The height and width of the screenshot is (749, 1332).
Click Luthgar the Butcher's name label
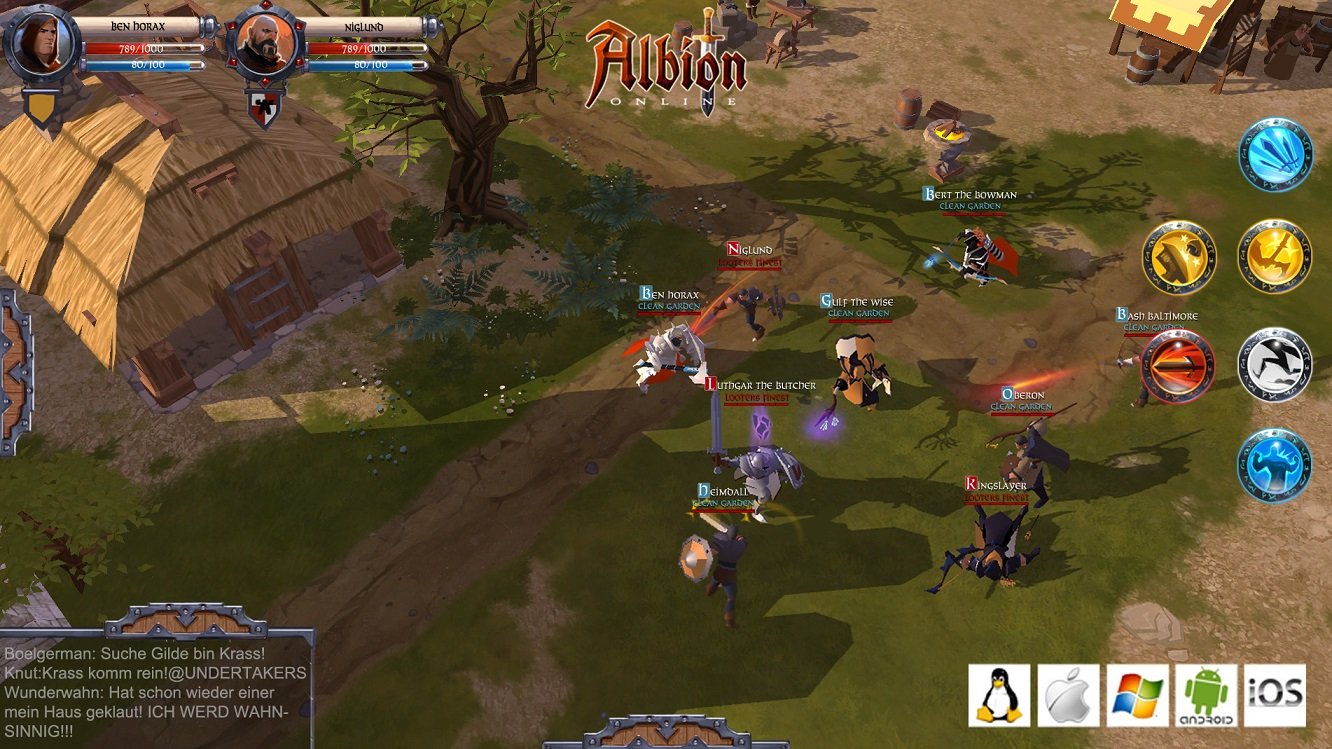(x=761, y=382)
